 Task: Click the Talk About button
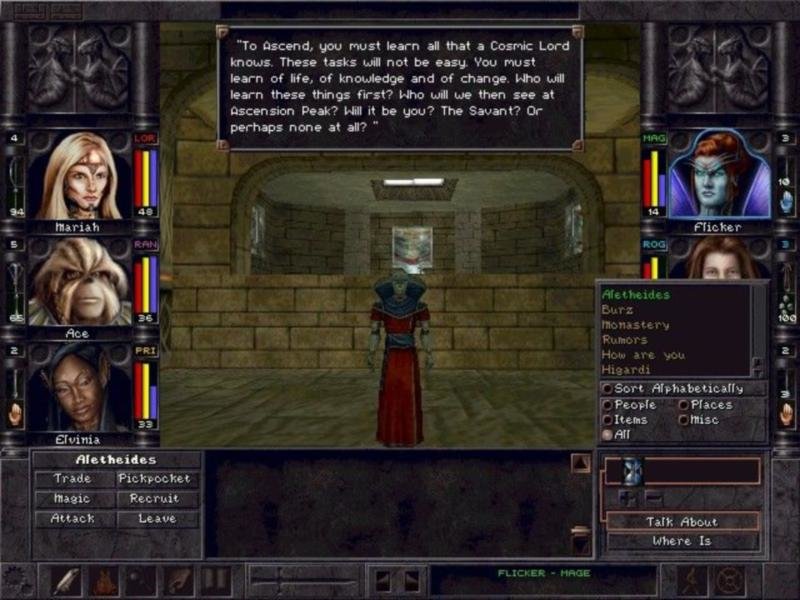tap(682, 522)
